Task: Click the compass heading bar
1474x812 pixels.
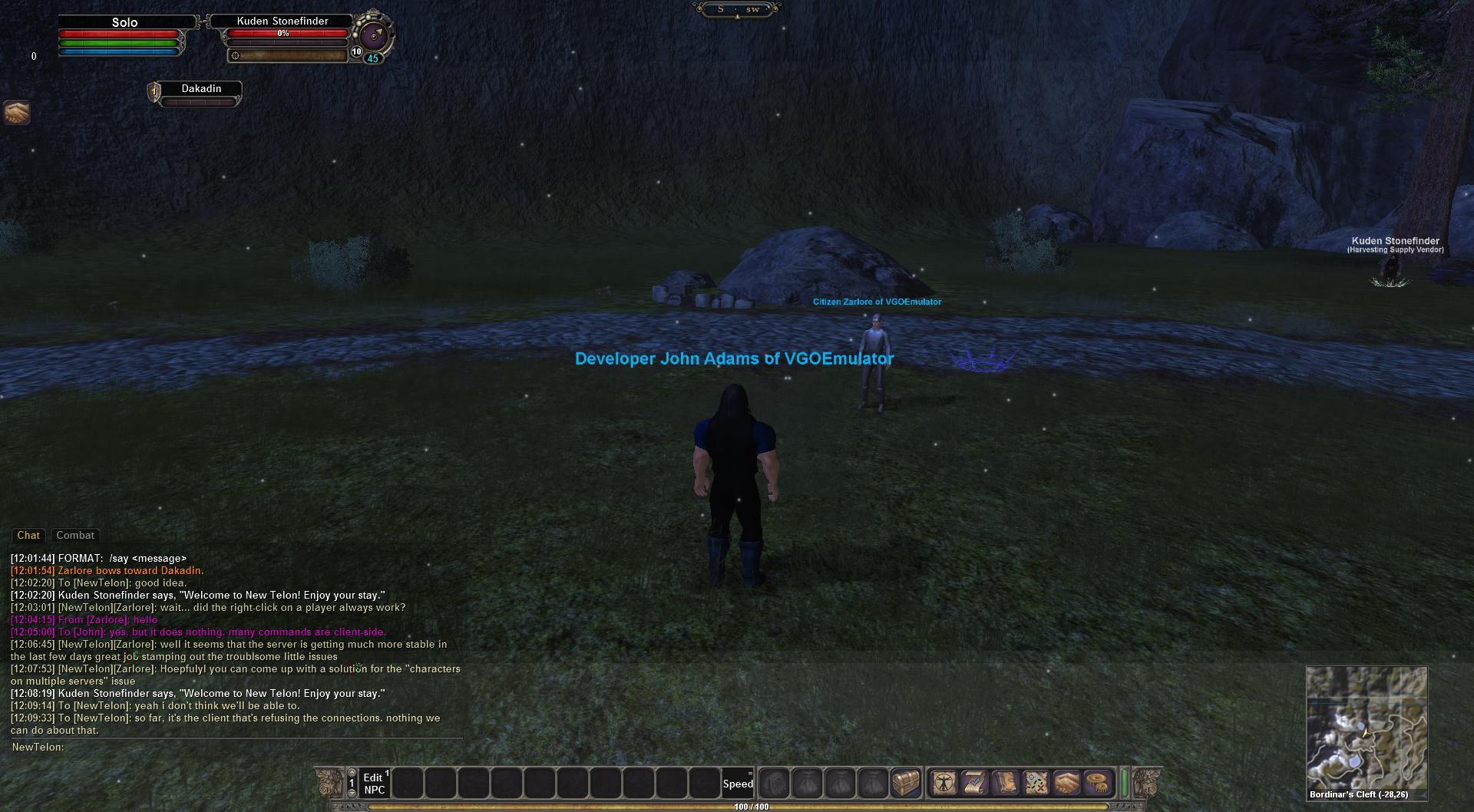Action: click(x=737, y=10)
